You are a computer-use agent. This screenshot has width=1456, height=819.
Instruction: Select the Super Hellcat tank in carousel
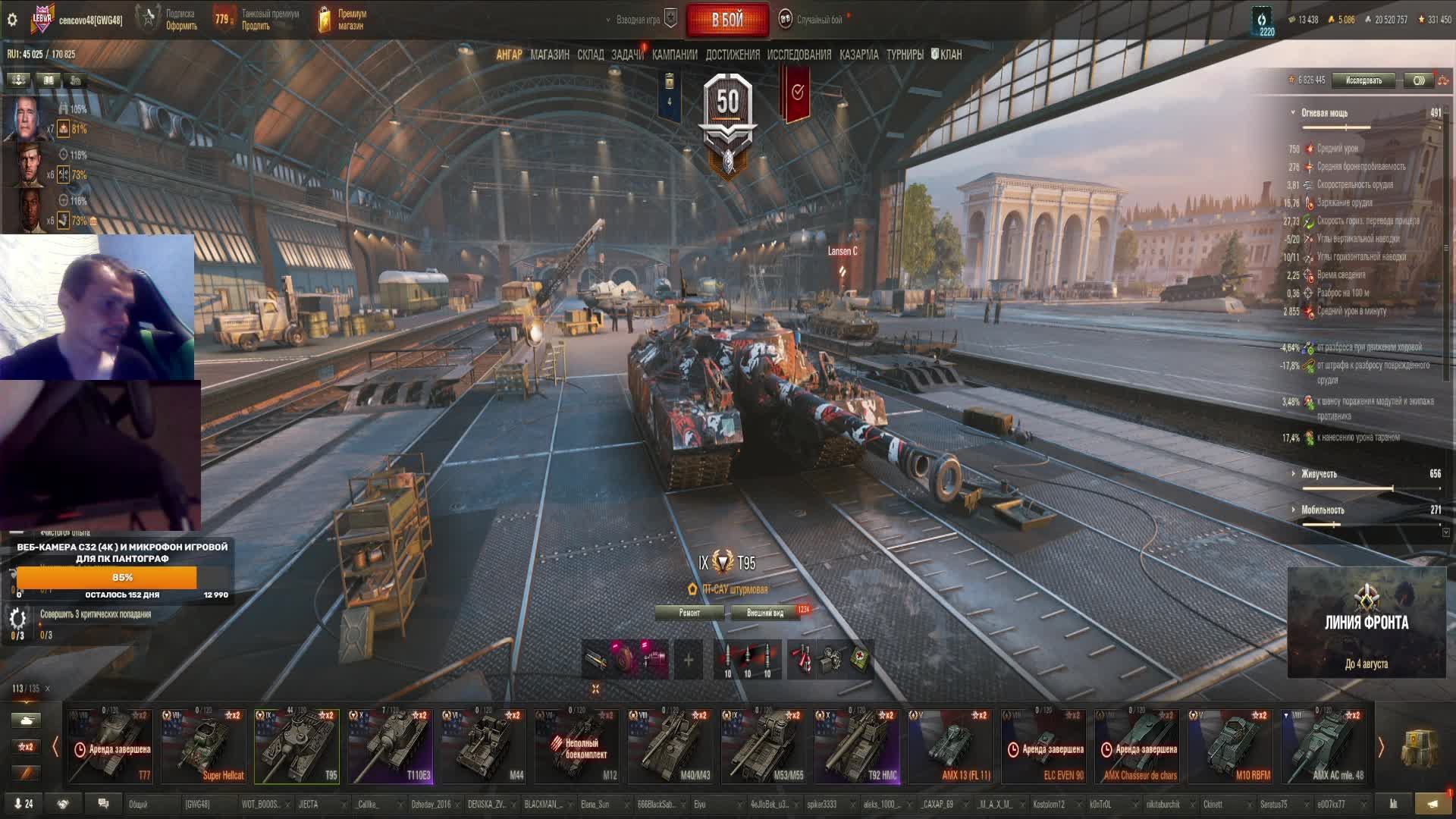click(x=203, y=745)
